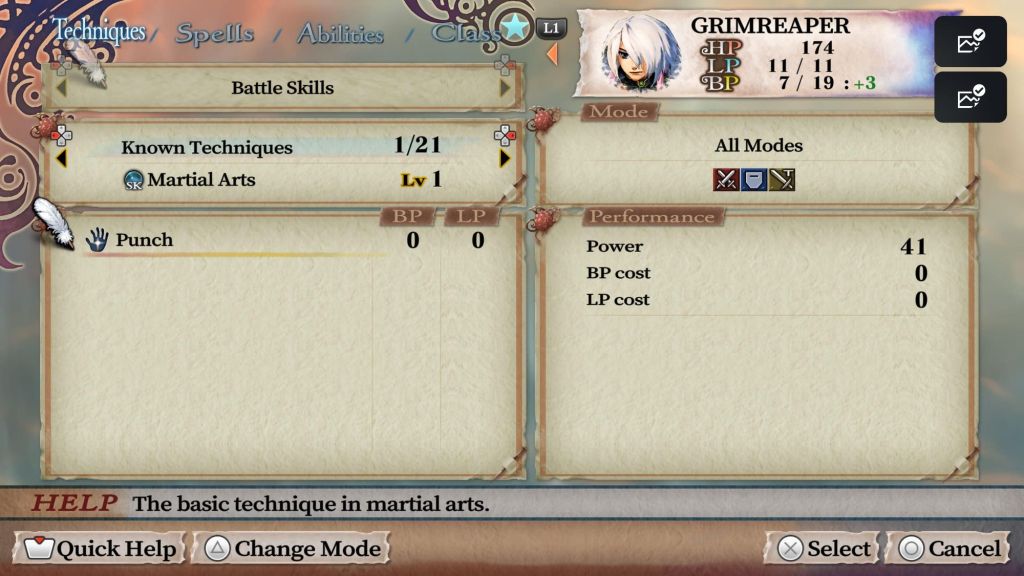Click the Change Mode button

click(x=294, y=548)
